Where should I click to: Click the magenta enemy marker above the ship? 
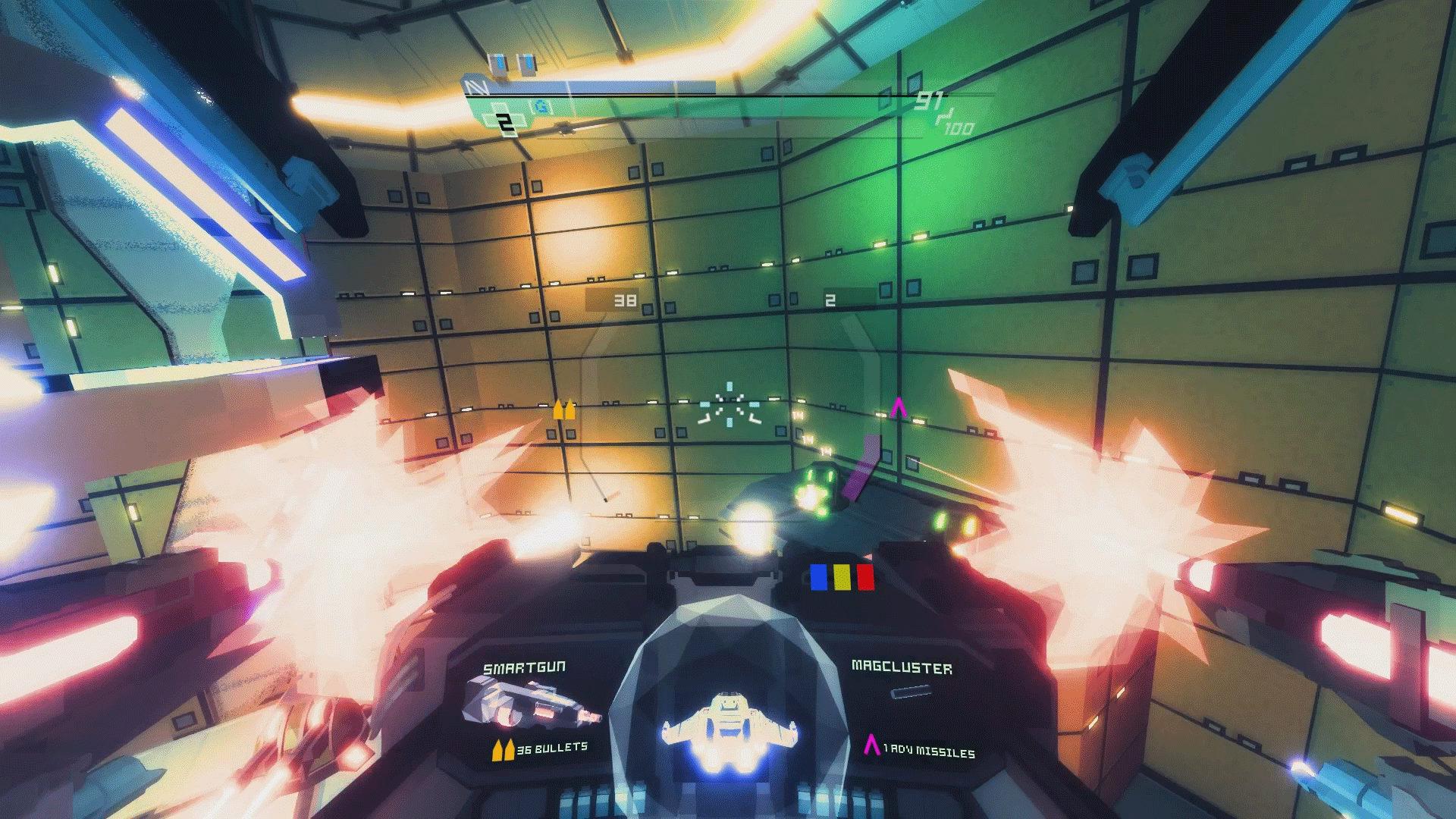pyautogui.click(x=898, y=409)
